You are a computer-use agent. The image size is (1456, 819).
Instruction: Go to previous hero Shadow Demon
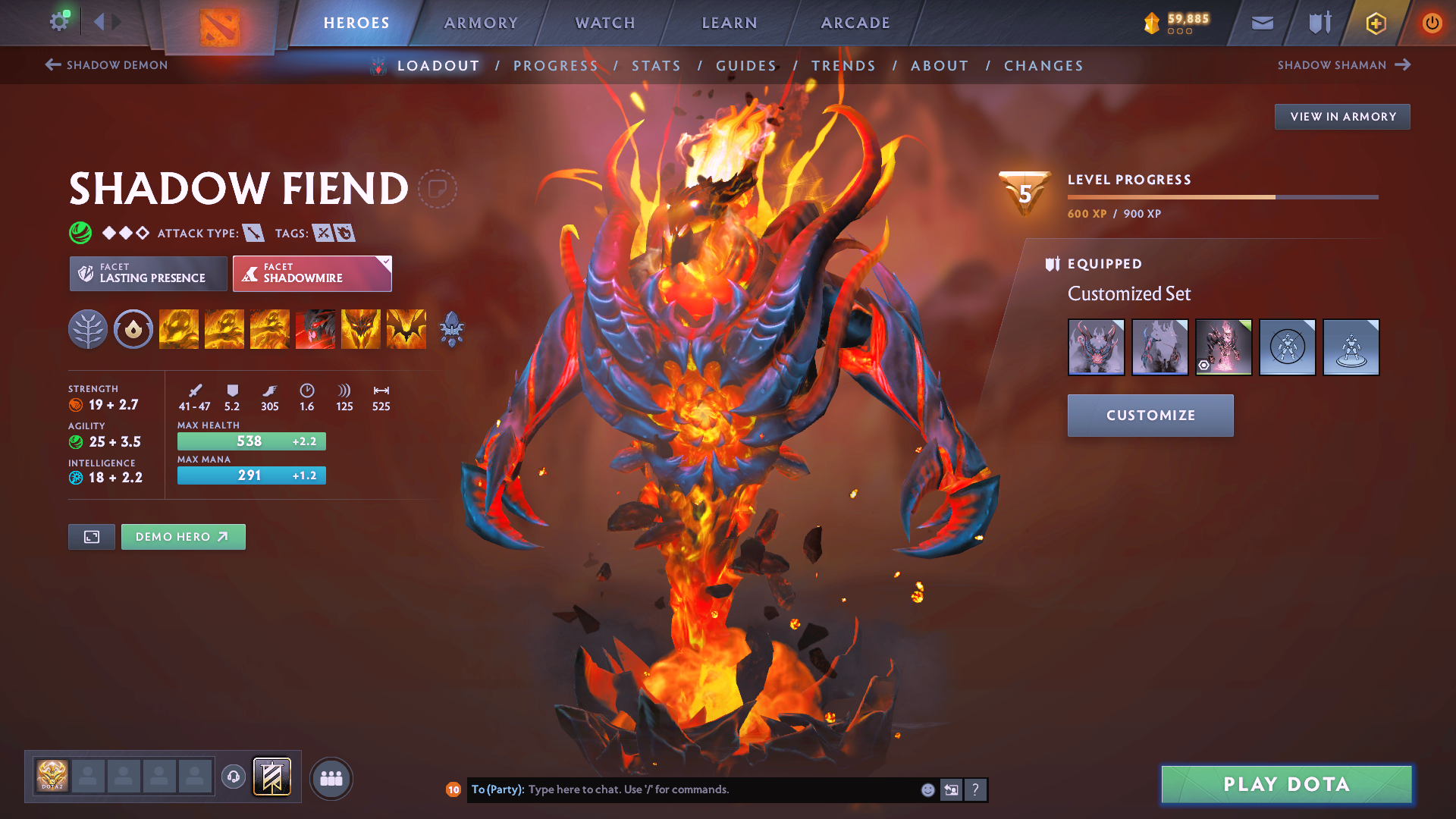(x=107, y=65)
